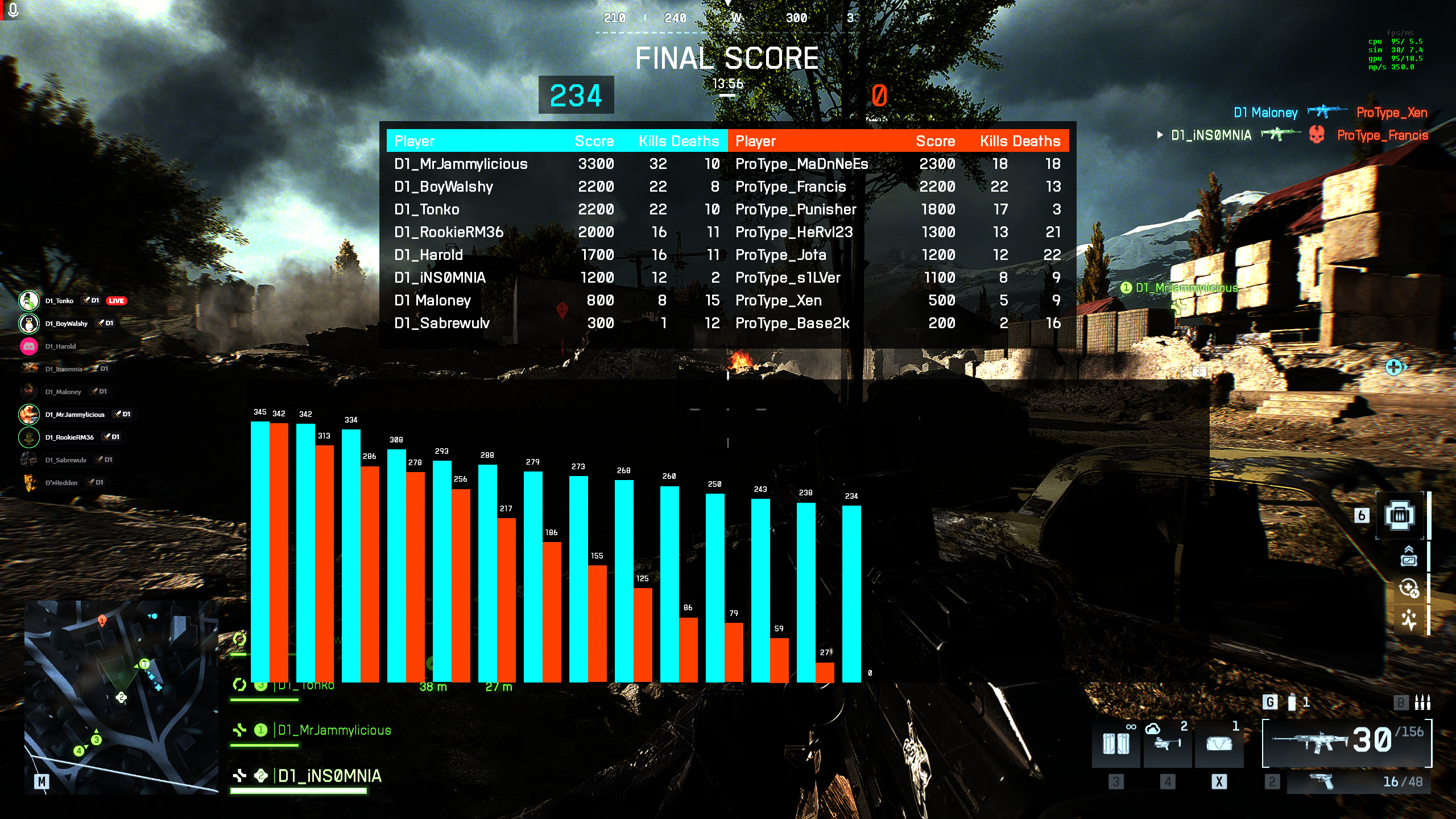Click D1_Tonko in the voice overlay
Screen dimensions: 1456x819
tap(59, 301)
